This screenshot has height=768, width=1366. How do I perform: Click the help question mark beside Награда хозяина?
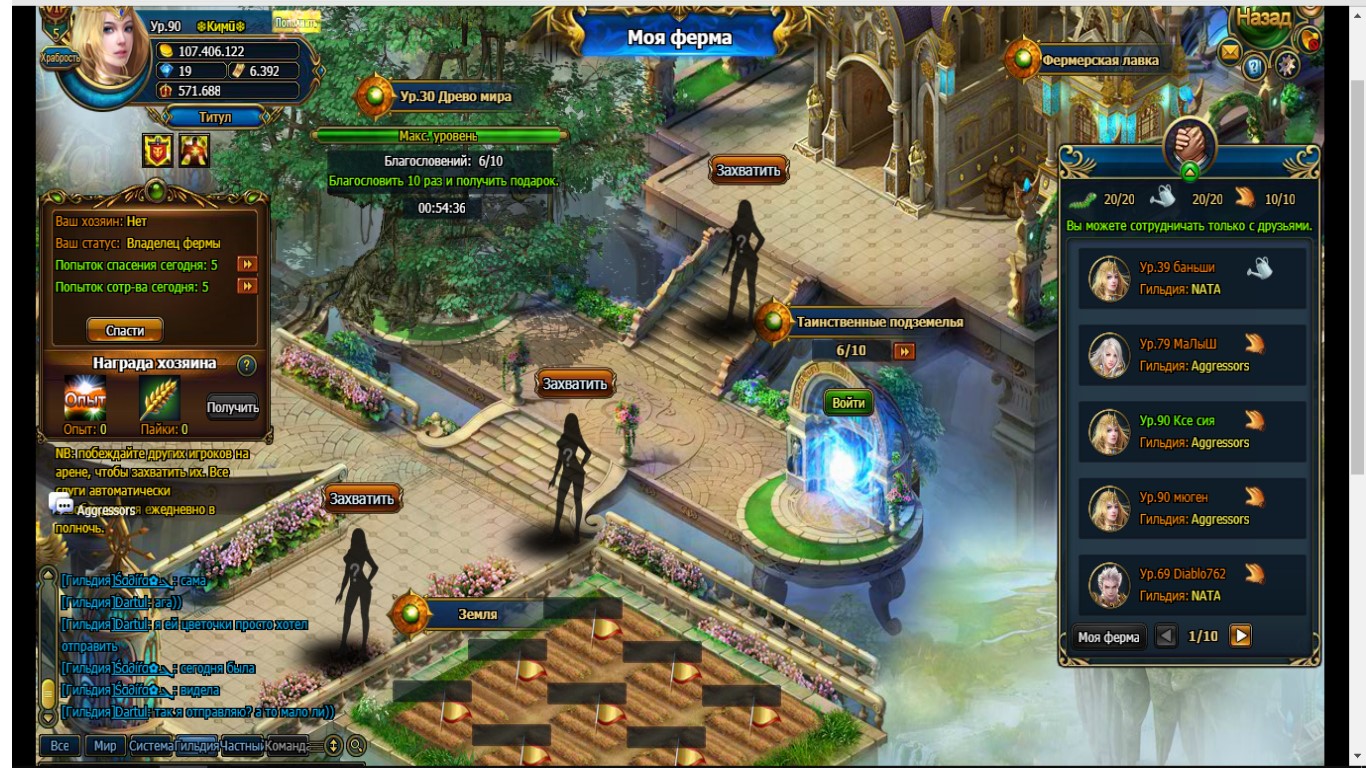click(246, 365)
